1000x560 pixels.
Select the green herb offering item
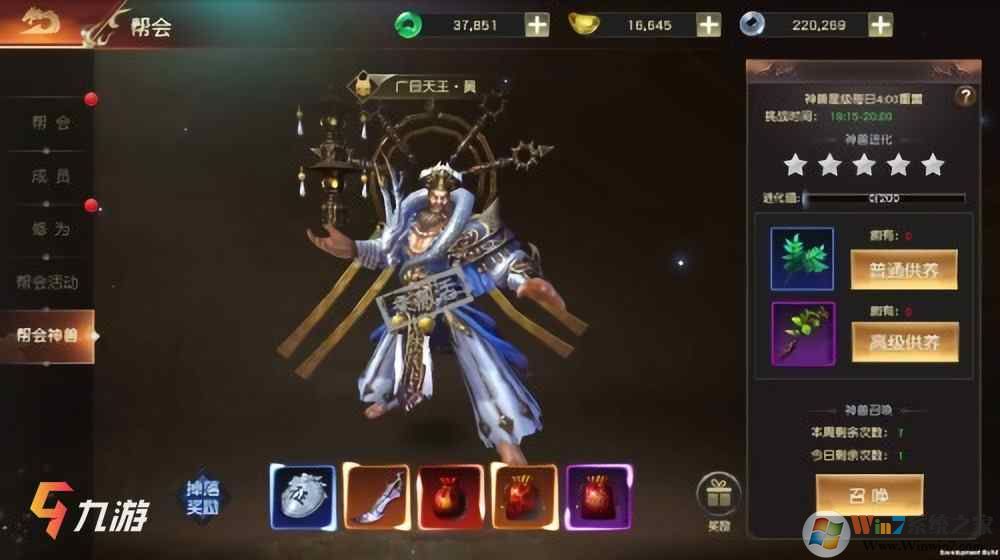802,259
